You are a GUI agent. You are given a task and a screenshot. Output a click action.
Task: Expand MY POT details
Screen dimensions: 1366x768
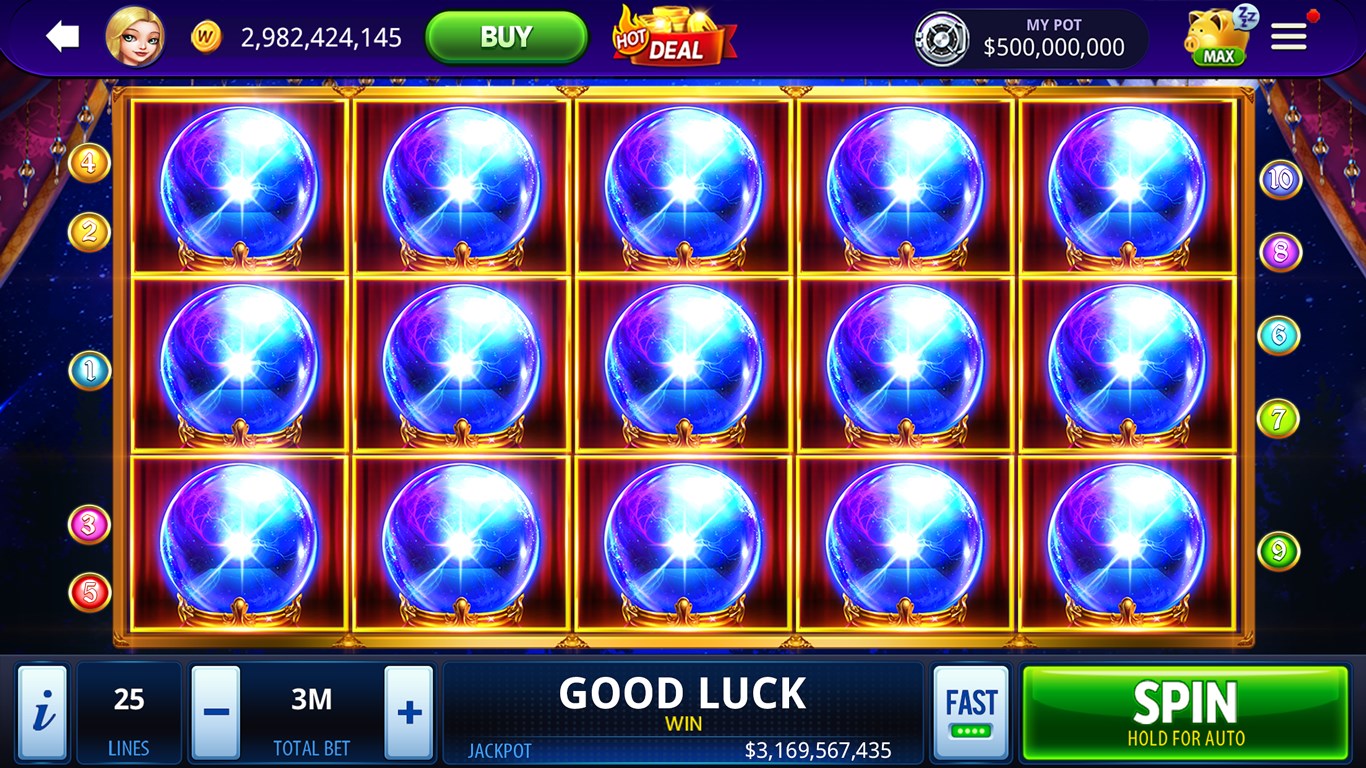coord(1052,38)
